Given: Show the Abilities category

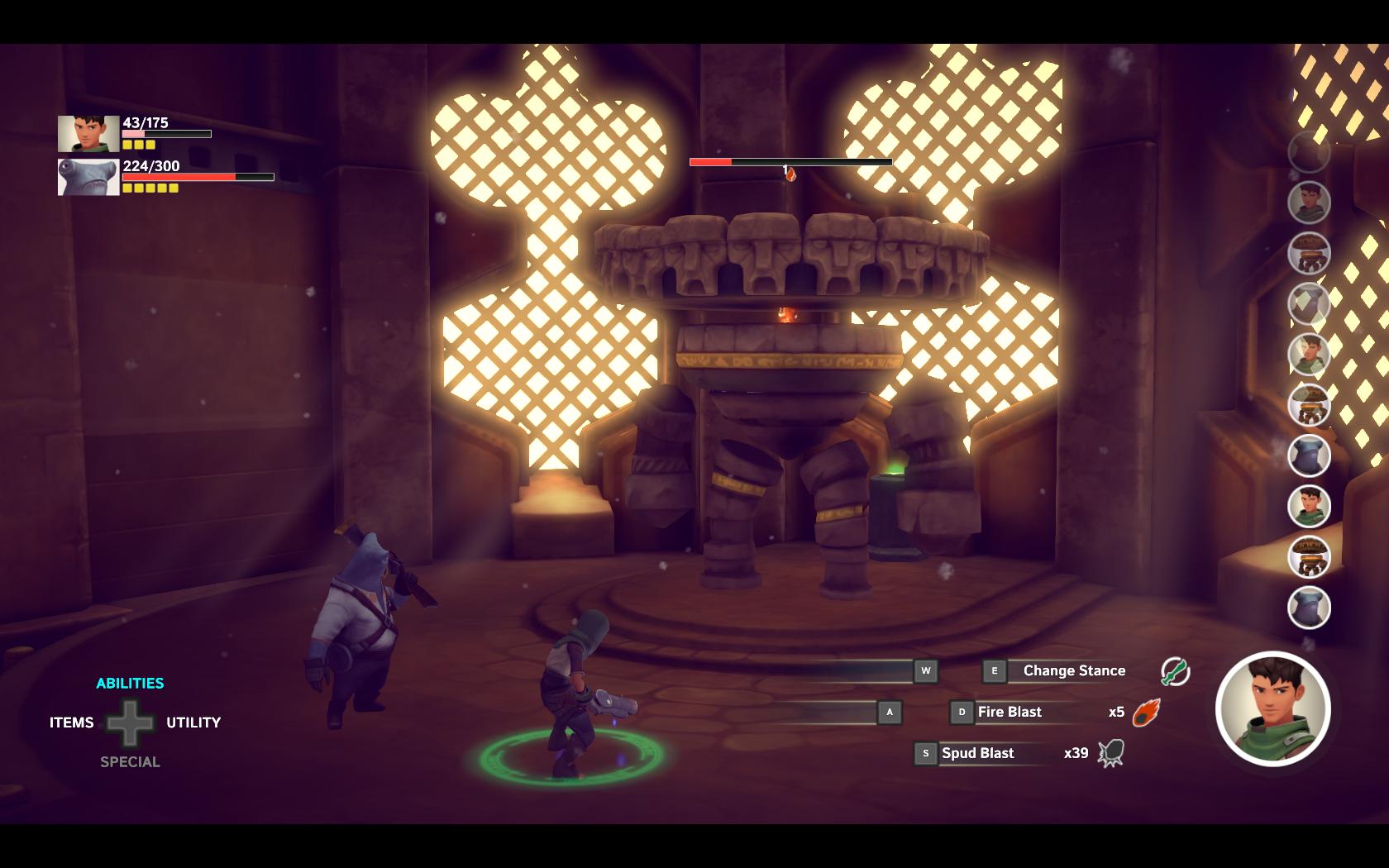Looking at the screenshot, I should coord(130,684).
